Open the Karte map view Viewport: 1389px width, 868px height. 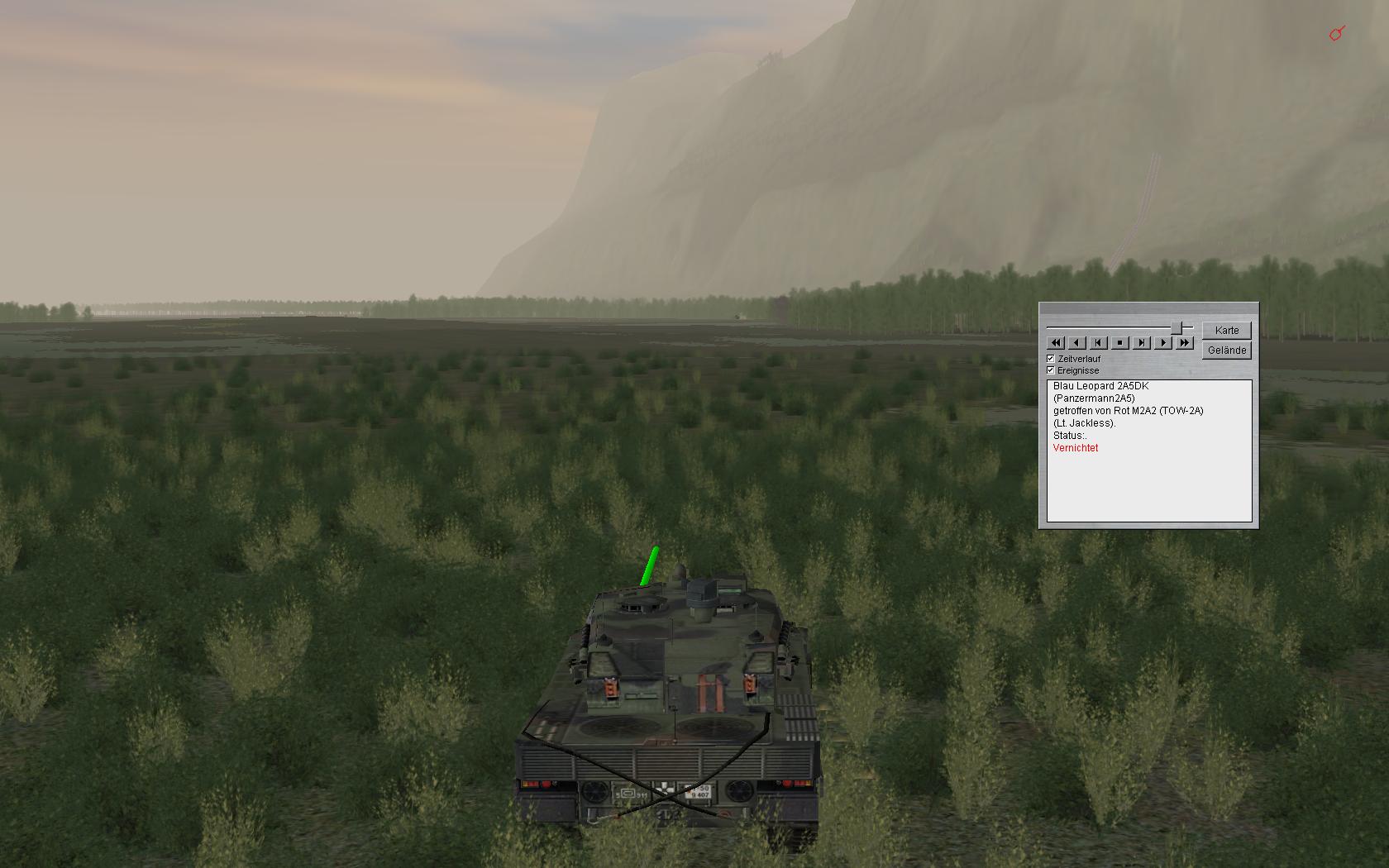(1227, 331)
